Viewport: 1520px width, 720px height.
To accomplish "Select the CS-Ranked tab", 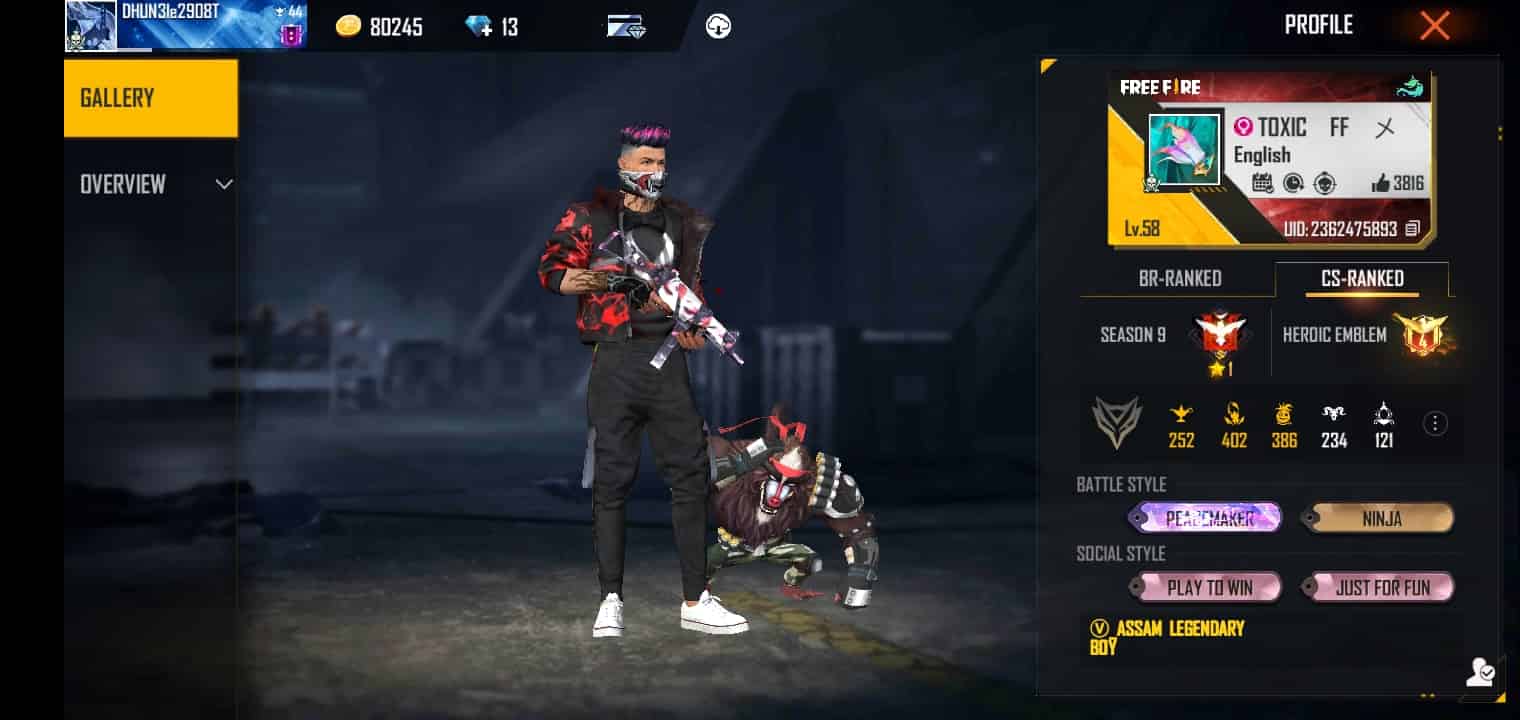I will pos(1362,279).
